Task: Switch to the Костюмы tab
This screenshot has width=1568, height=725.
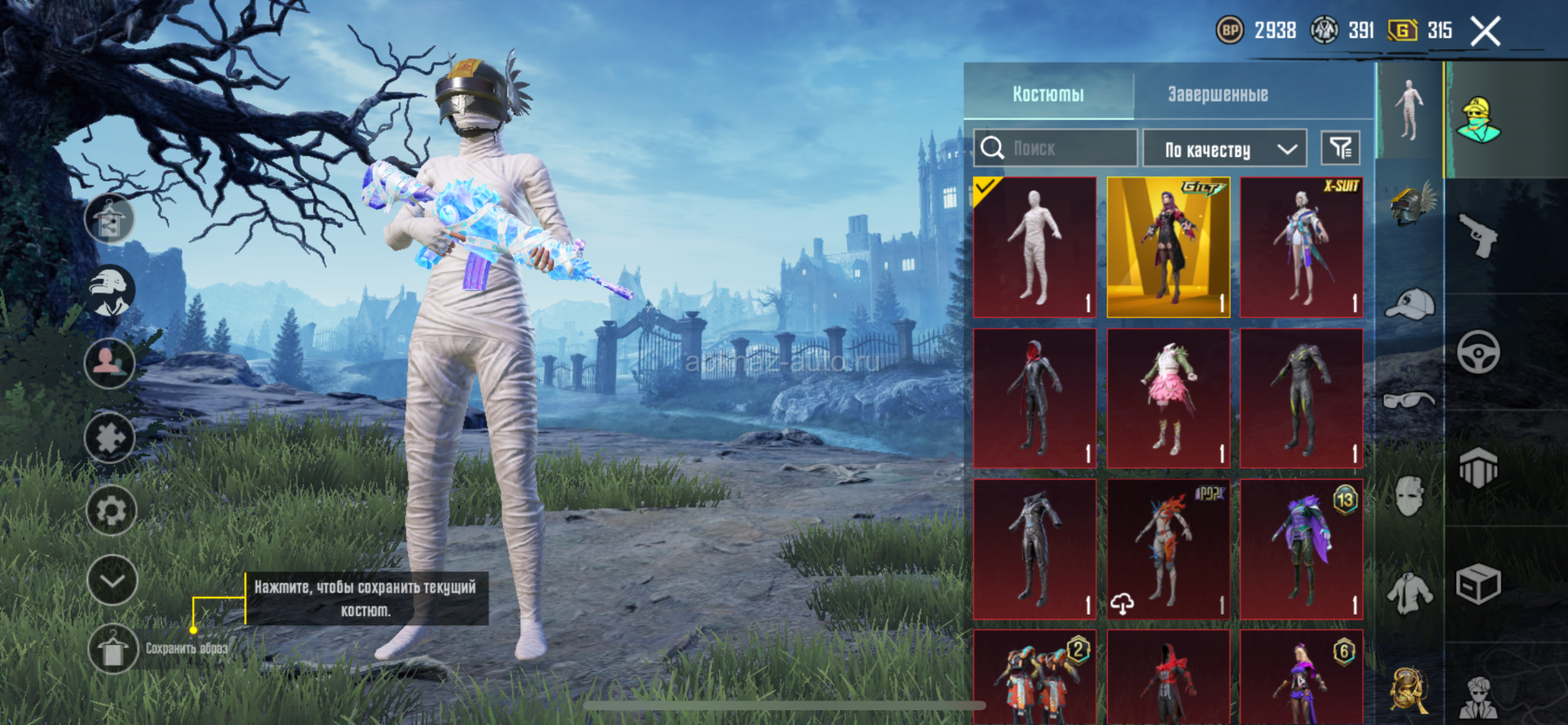Action: 1048,94
